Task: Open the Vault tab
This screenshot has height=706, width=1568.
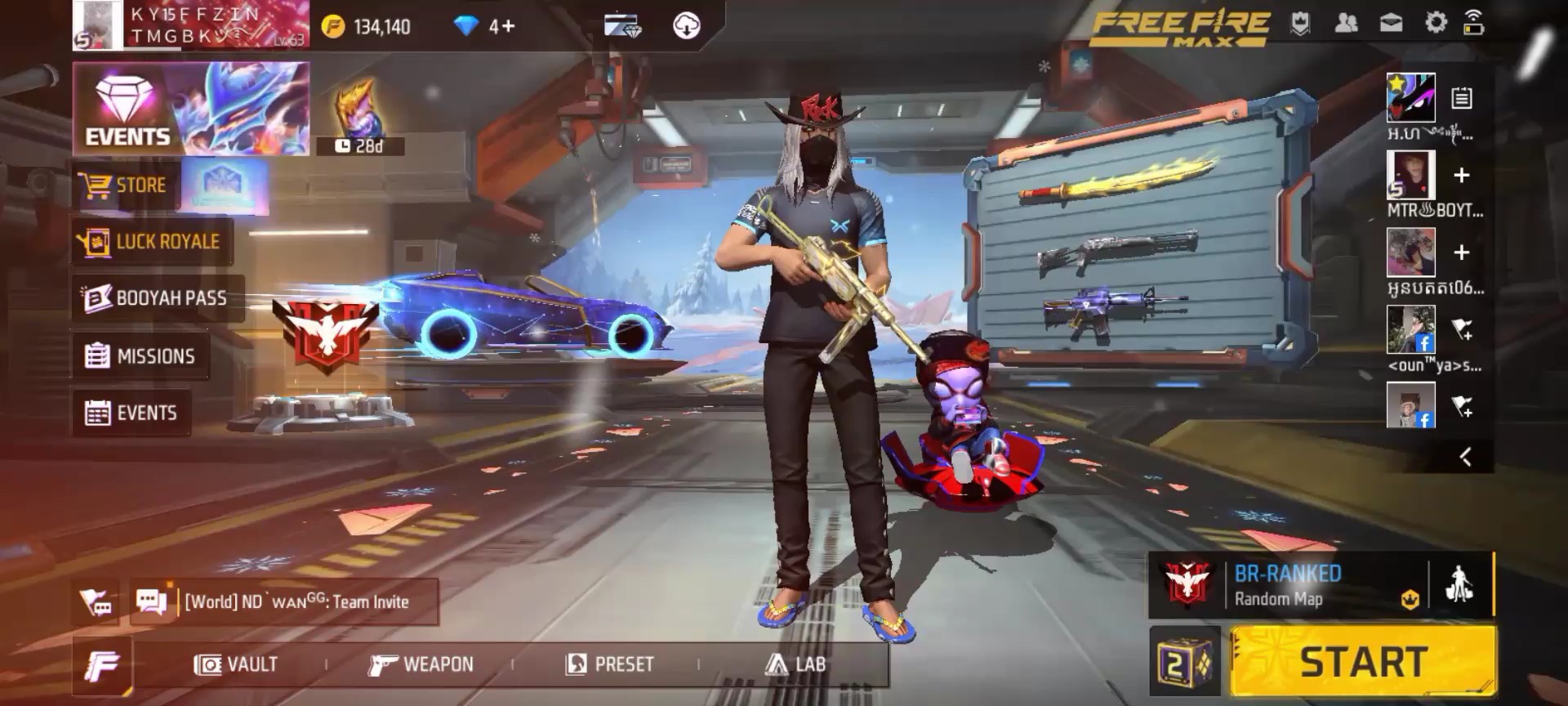Action: pyautogui.click(x=236, y=664)
